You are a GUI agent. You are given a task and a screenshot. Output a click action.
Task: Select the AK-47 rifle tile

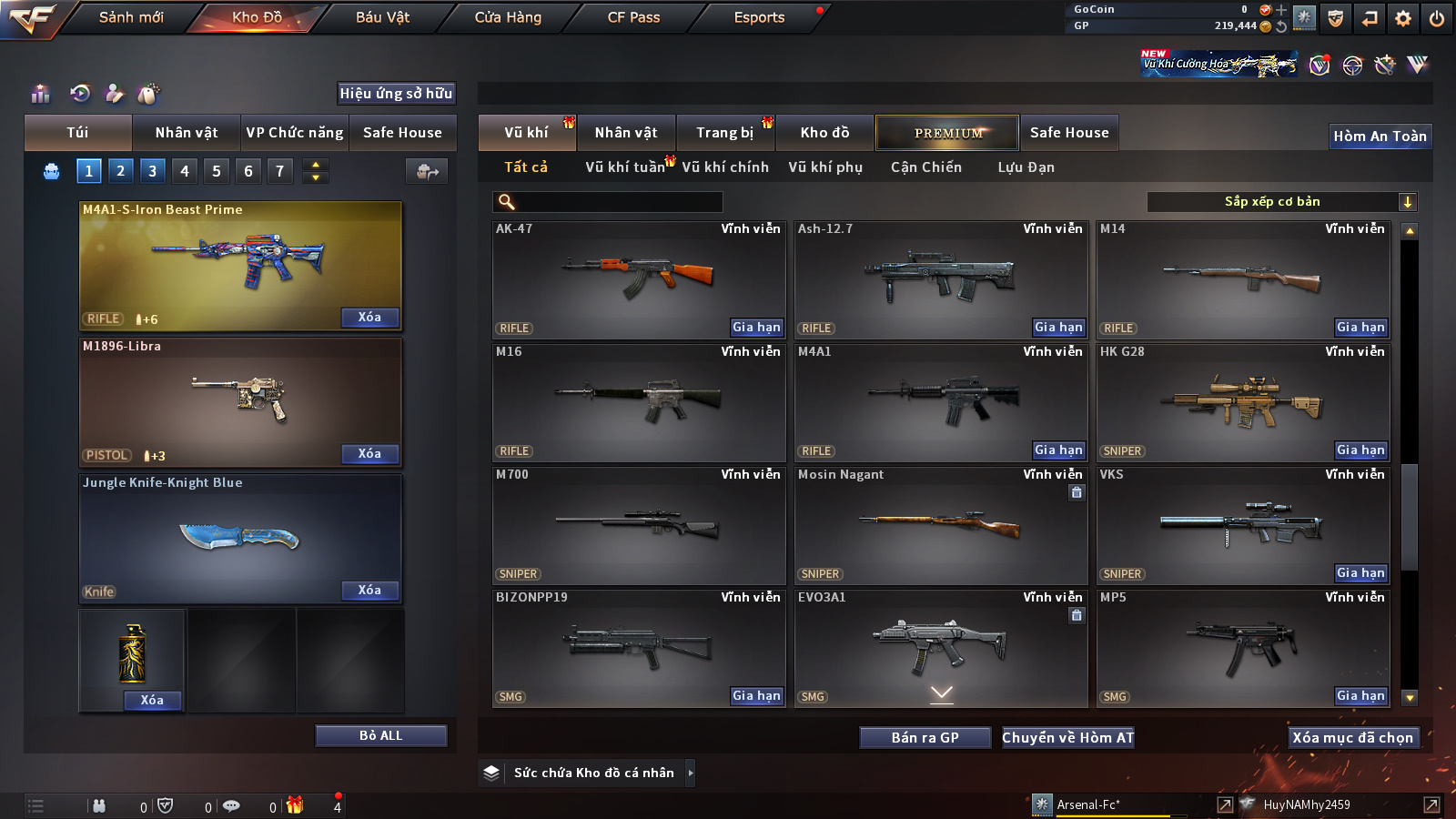[x=638, y=278]
